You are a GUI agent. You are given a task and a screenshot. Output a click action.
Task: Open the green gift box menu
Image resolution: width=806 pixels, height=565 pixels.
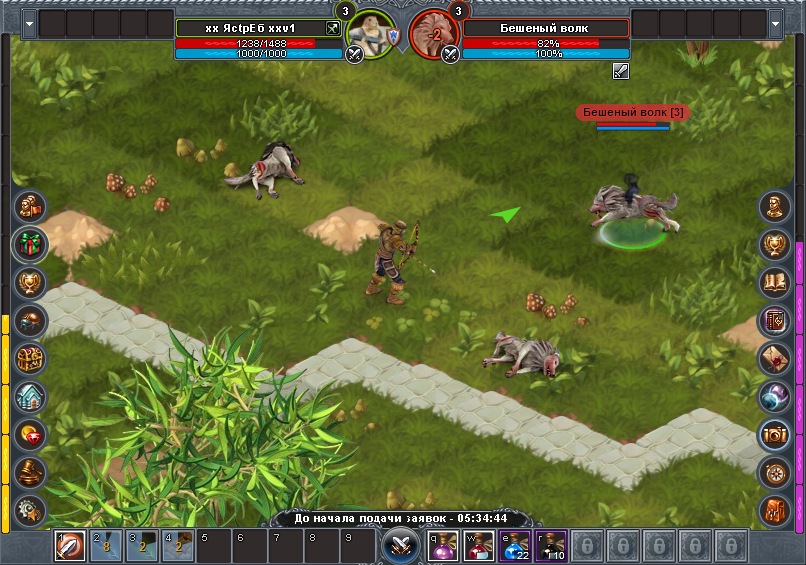point(30,244)
